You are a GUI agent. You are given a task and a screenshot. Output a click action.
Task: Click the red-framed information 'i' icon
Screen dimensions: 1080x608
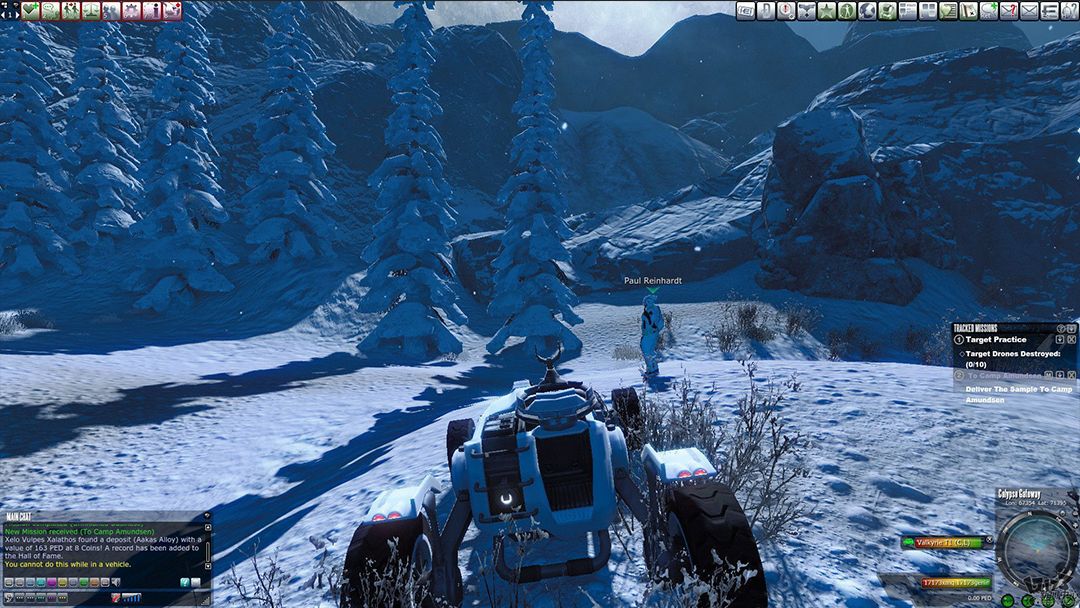tap(151, 11)
